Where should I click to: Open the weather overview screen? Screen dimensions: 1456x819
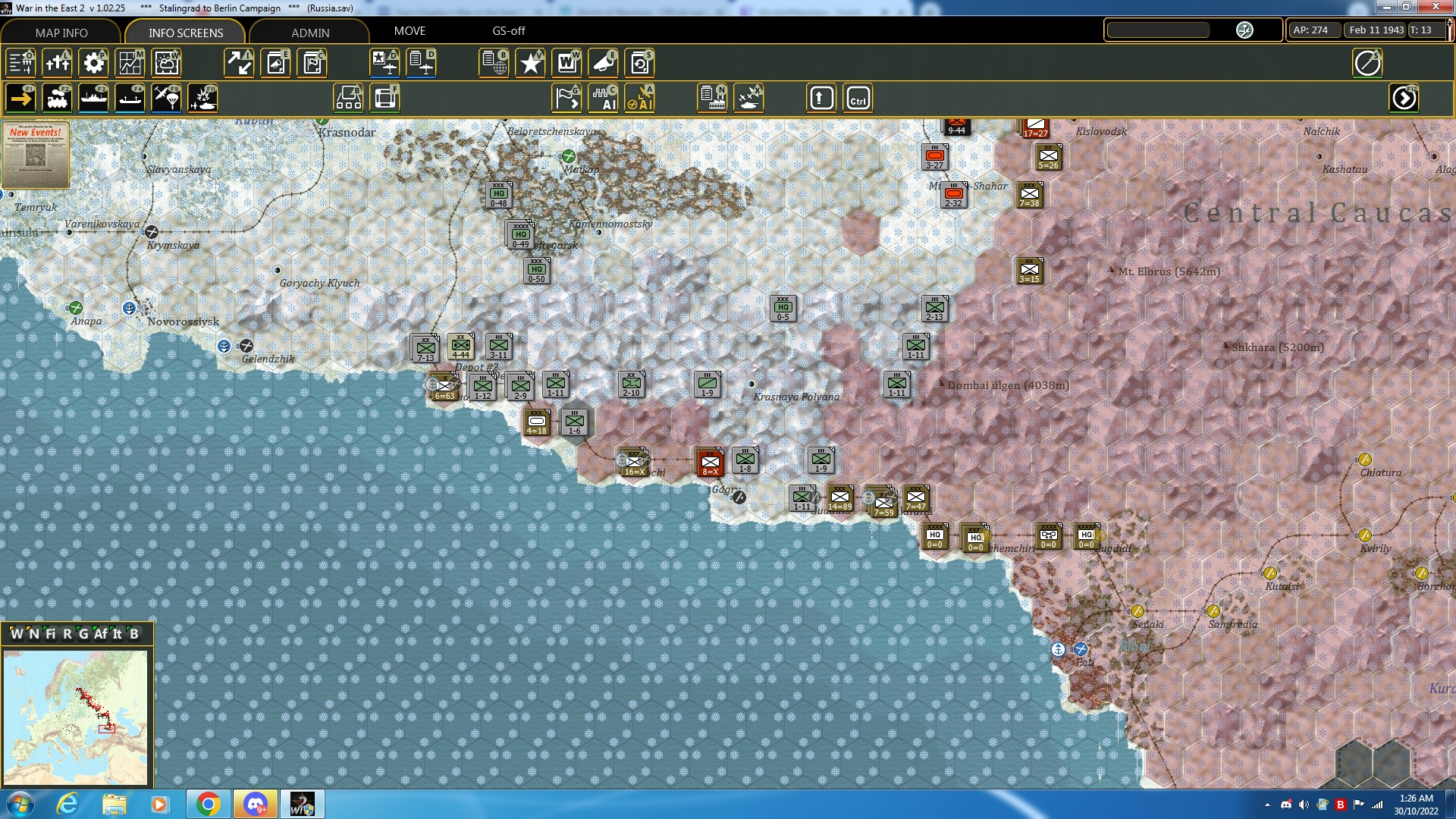(166, 63)
